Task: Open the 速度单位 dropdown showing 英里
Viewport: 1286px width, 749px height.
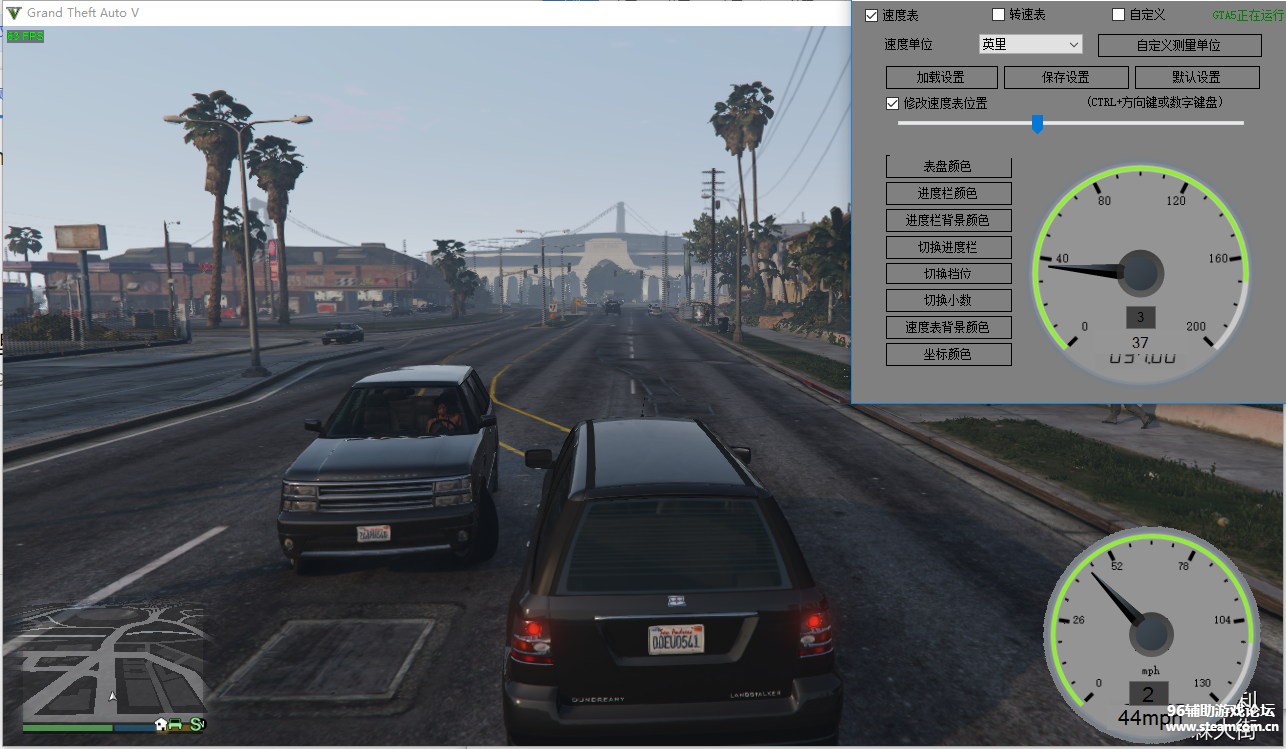Action: point(1030,45)
